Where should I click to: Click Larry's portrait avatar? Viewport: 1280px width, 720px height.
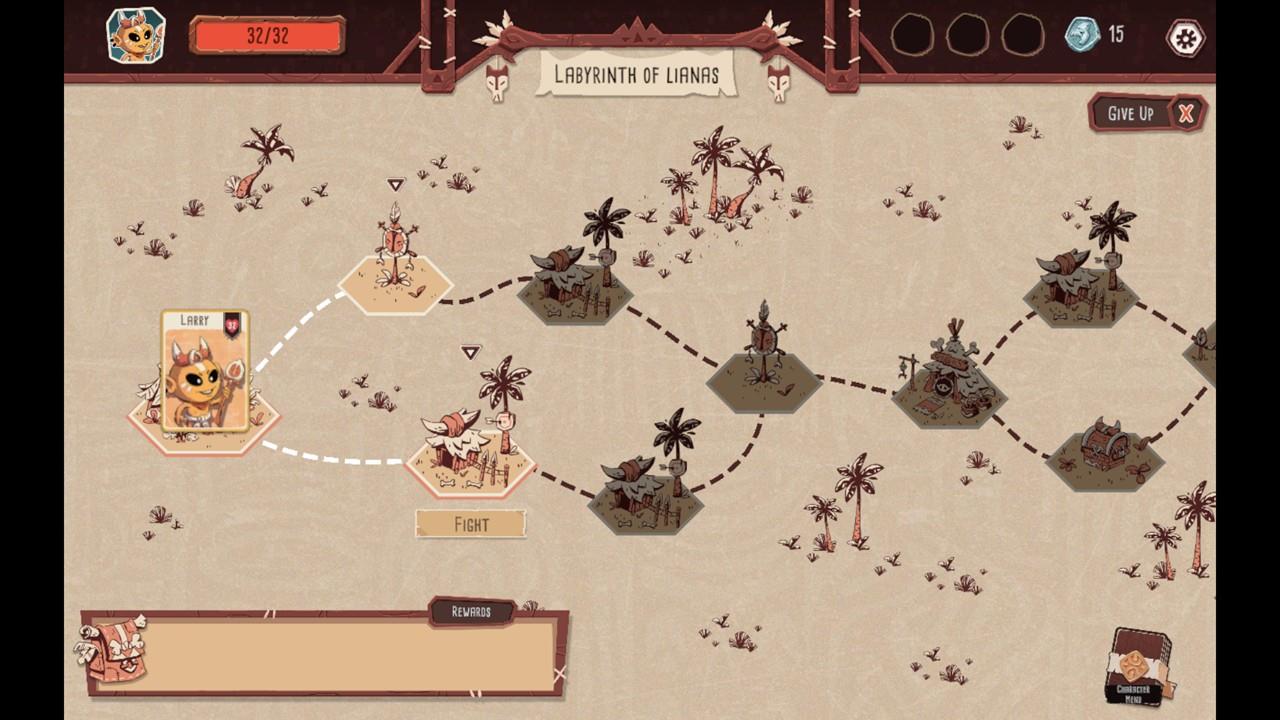pos(136,36)
